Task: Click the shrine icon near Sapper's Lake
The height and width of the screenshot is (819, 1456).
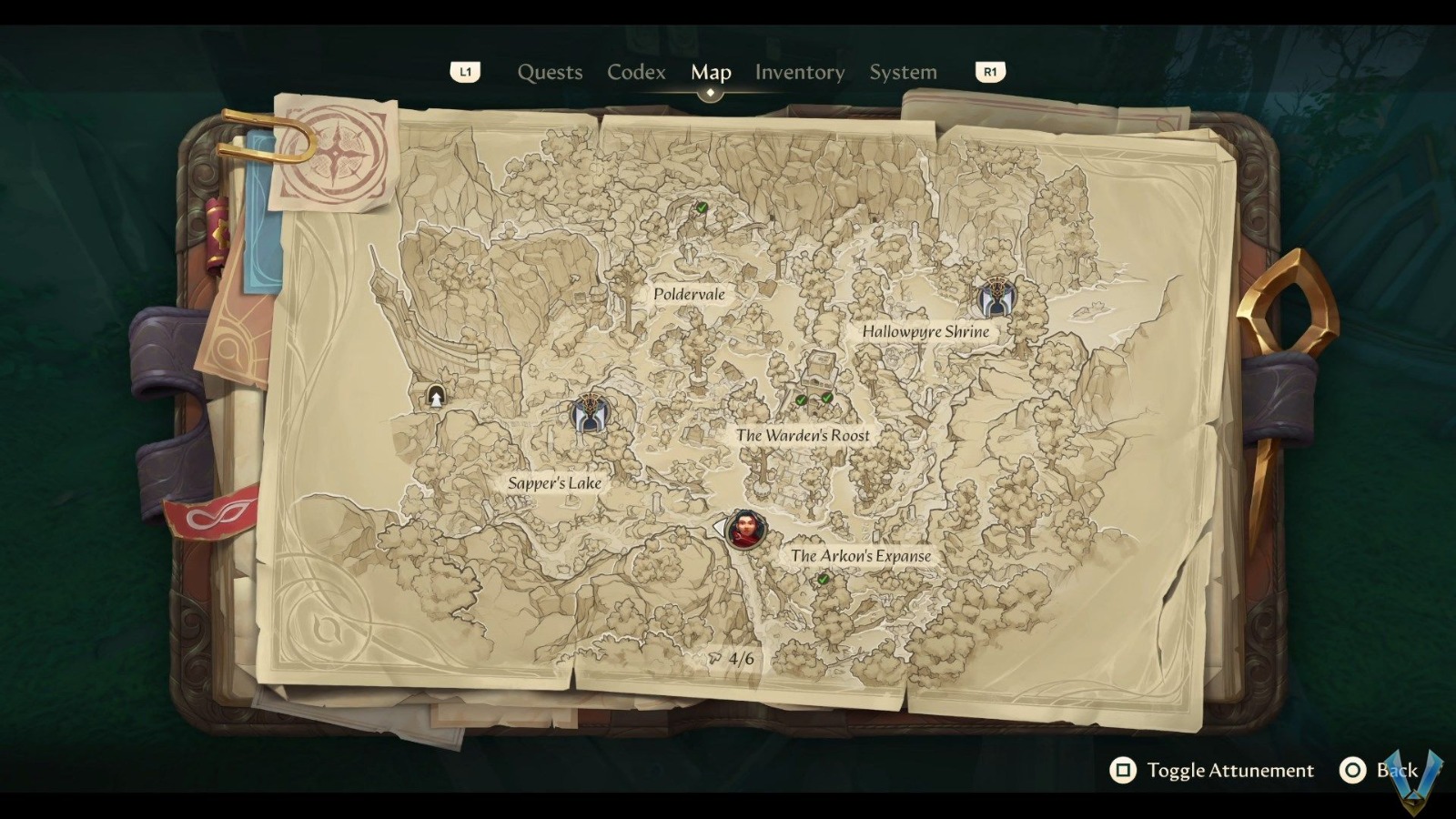Action: (591, 415)
